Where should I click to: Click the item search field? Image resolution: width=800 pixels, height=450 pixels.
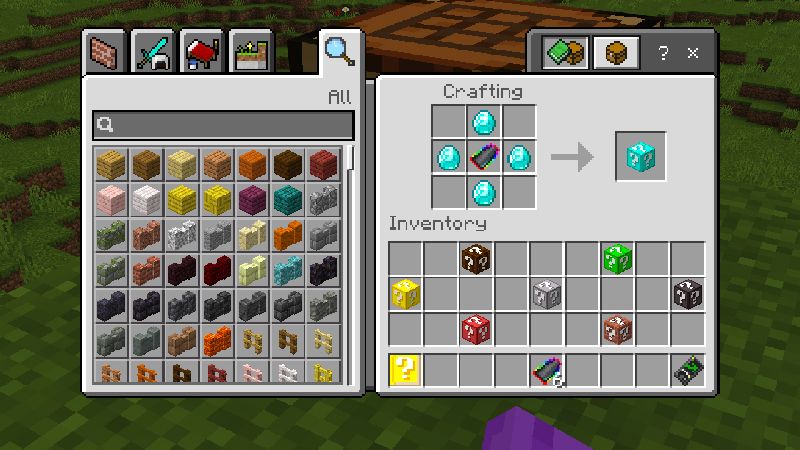223,125
